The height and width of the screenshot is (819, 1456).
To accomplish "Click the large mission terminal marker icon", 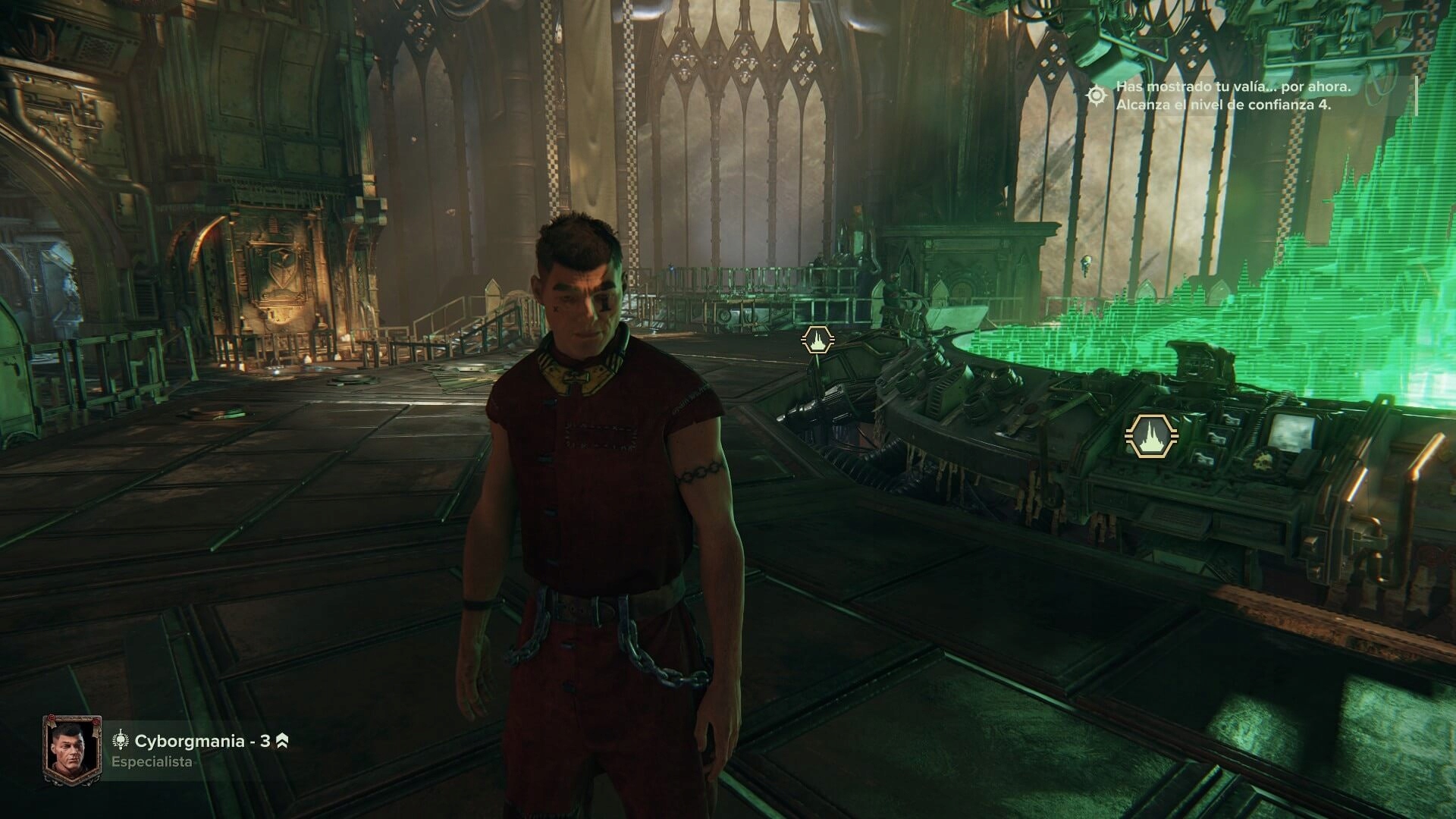I will [x=1152, y=437].
